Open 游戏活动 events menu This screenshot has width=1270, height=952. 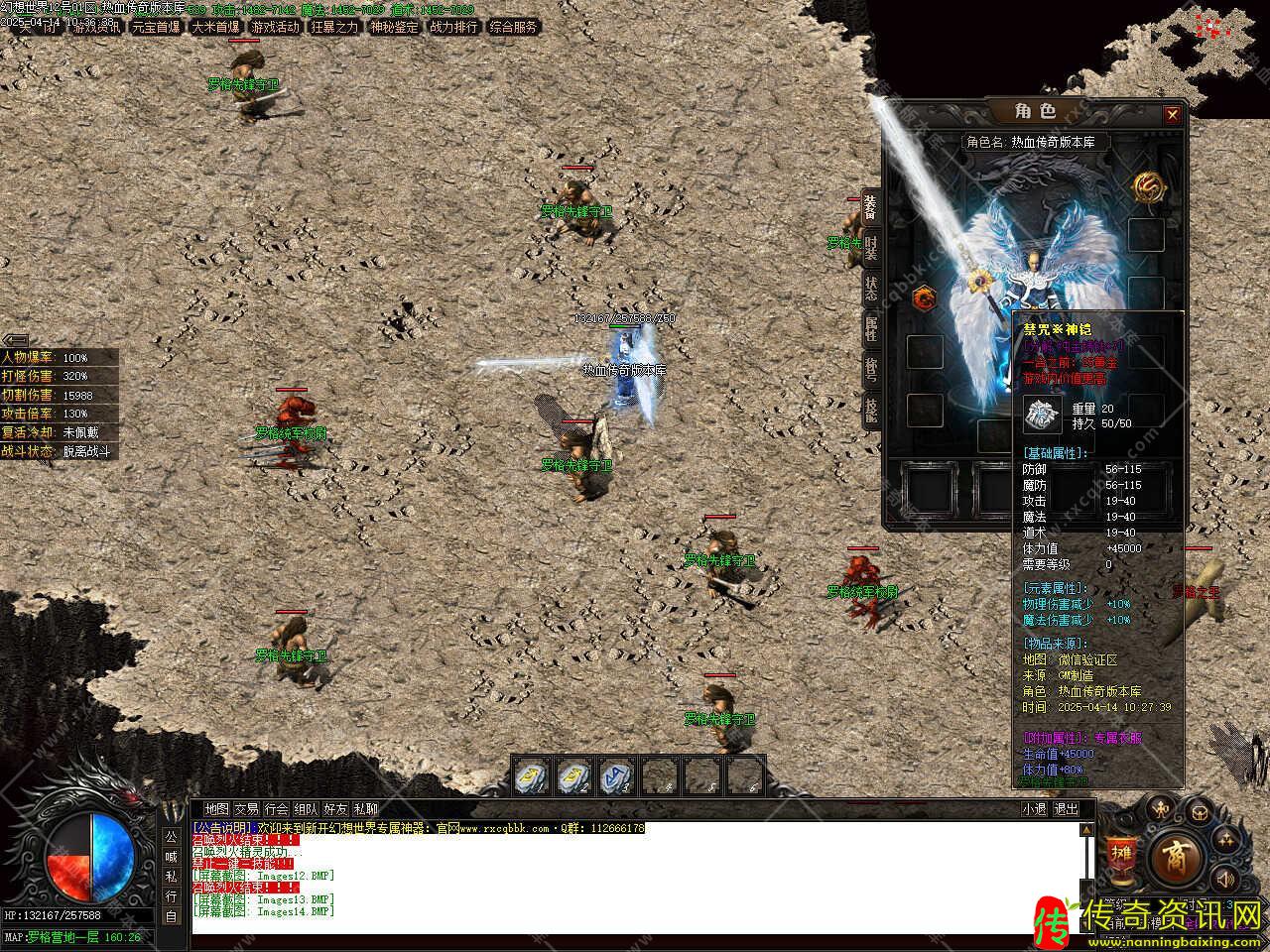[275, 28]
